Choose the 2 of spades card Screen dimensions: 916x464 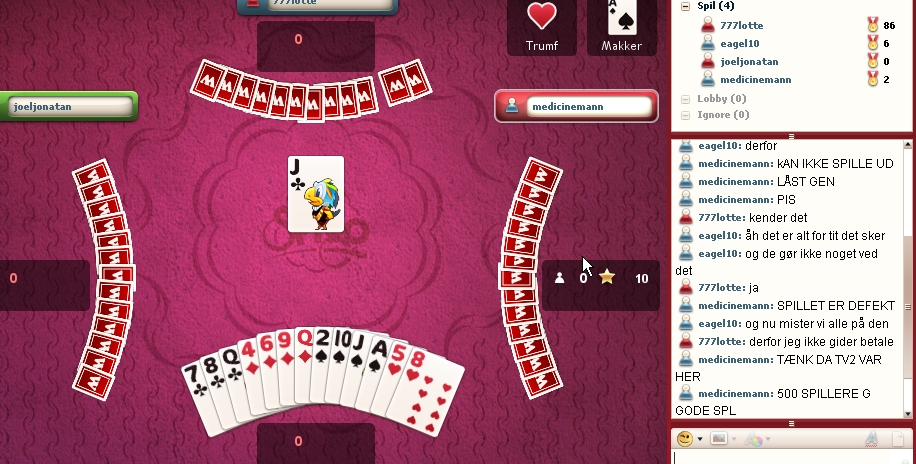coord(321,345)
